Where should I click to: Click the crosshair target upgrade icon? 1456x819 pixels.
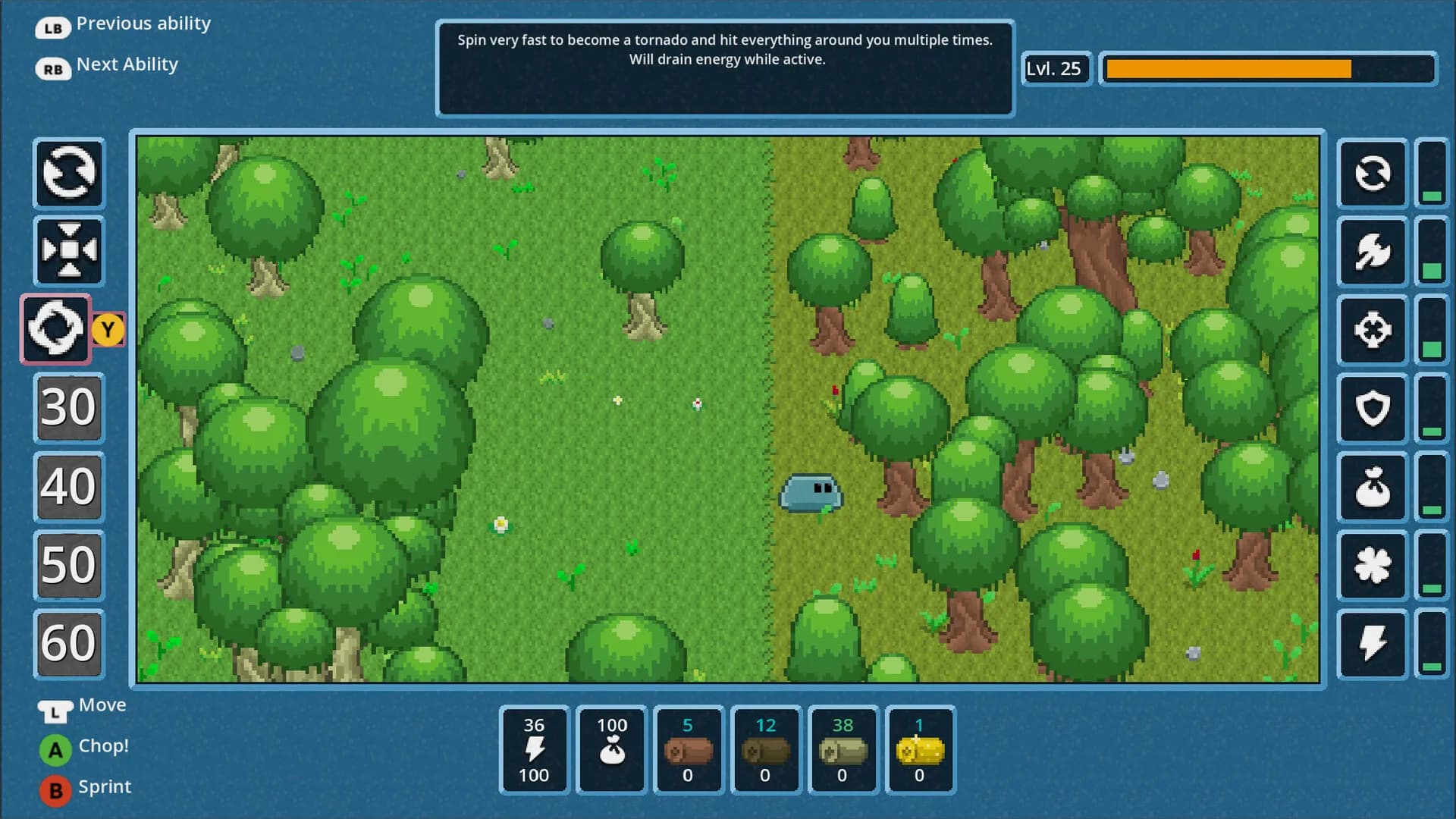1372,330
